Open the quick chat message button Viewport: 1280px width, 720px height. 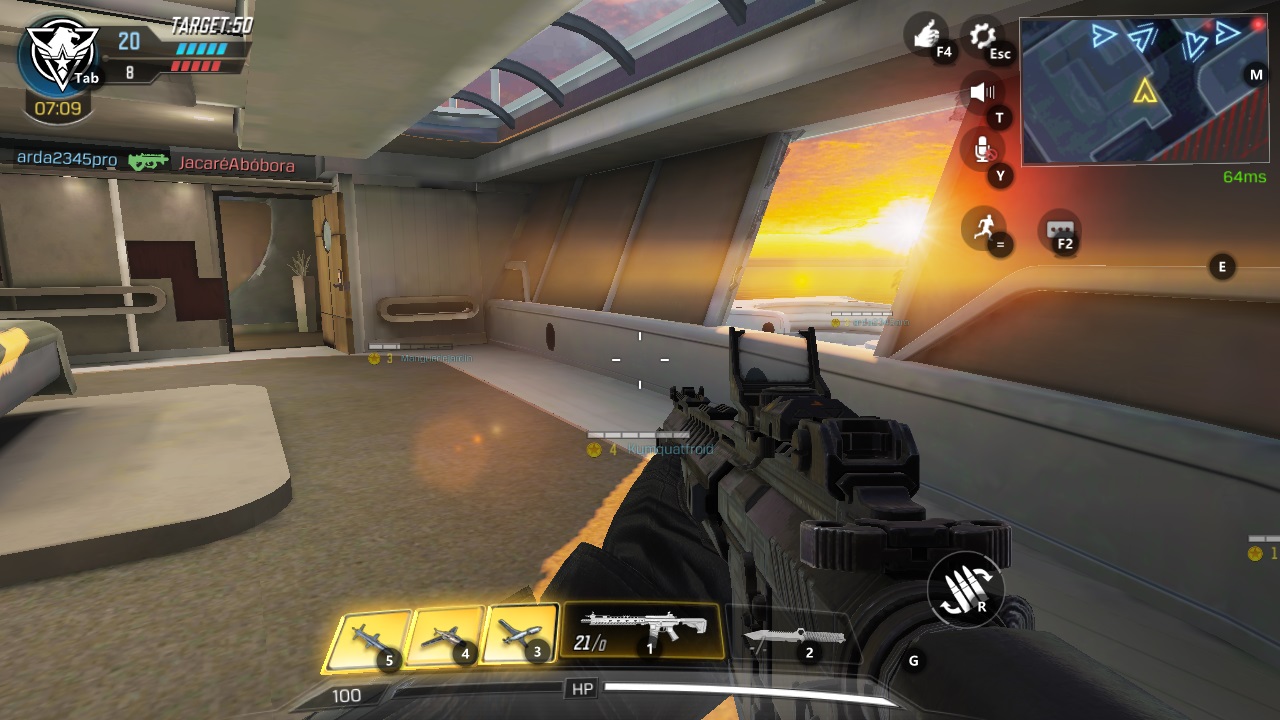(1059, 230)
